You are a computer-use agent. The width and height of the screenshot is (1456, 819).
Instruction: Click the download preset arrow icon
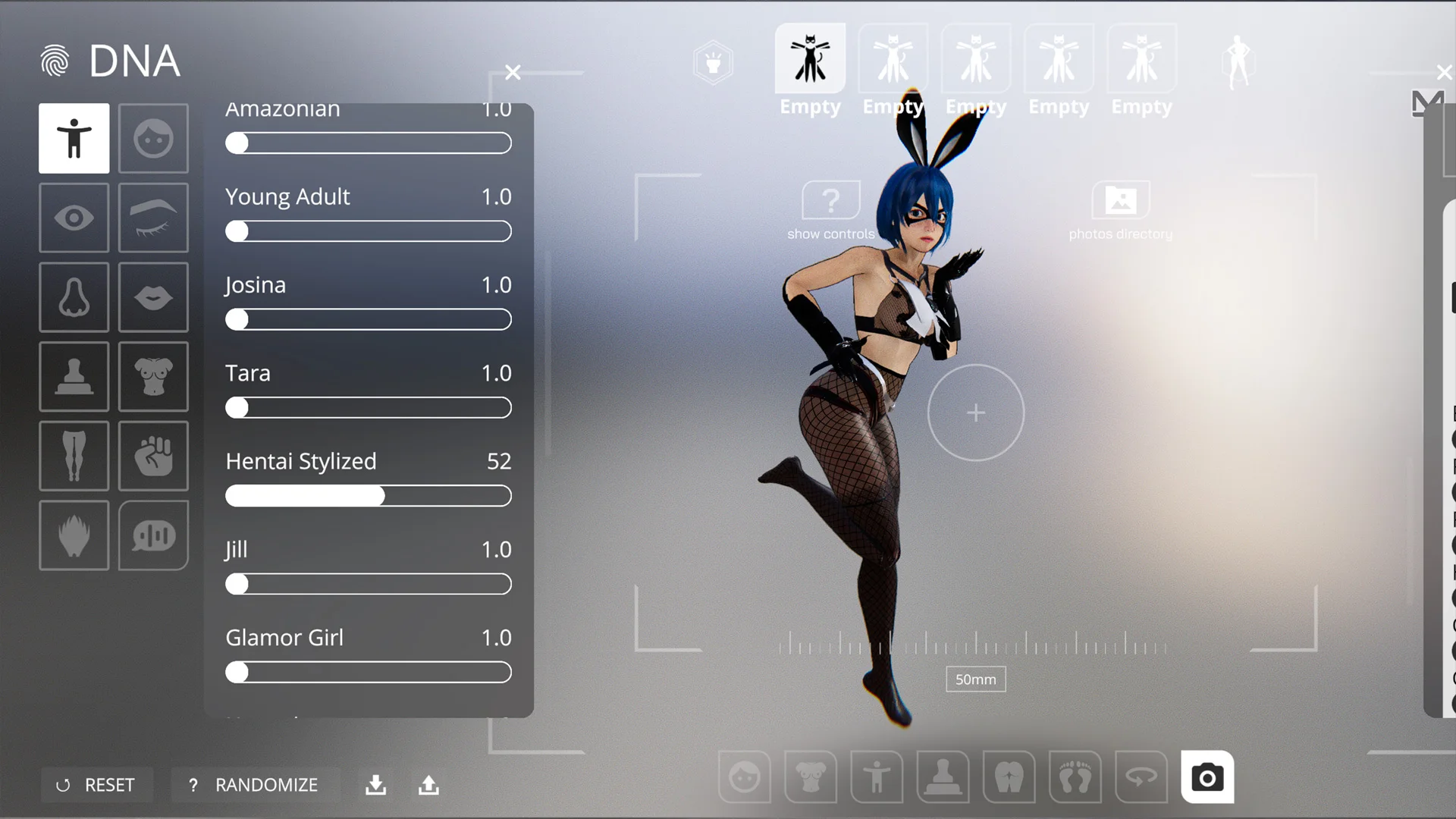(375, 785)
